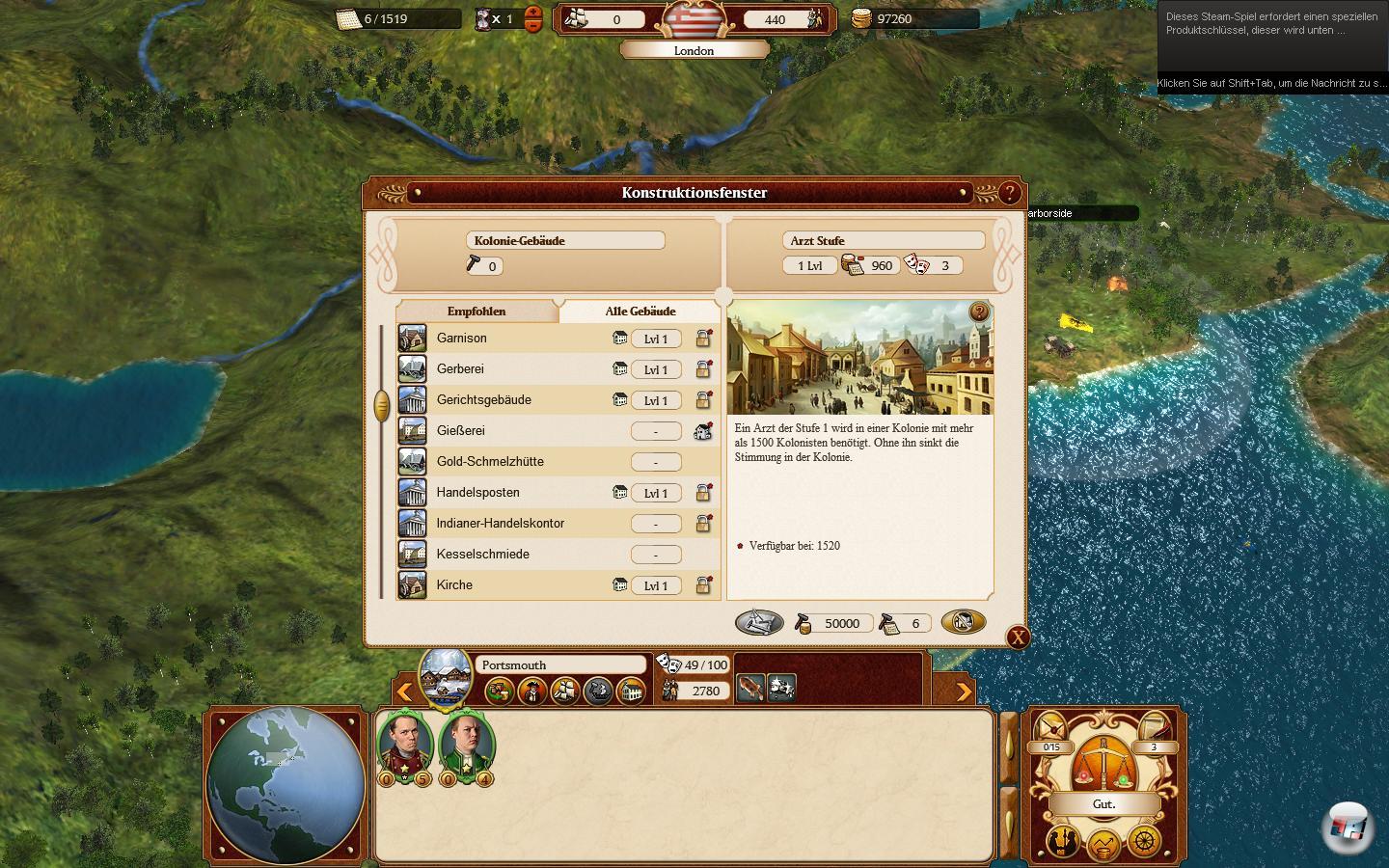Go to the previous colony arrow
The height and width of the screenshot is (868, 1389).
405,691
